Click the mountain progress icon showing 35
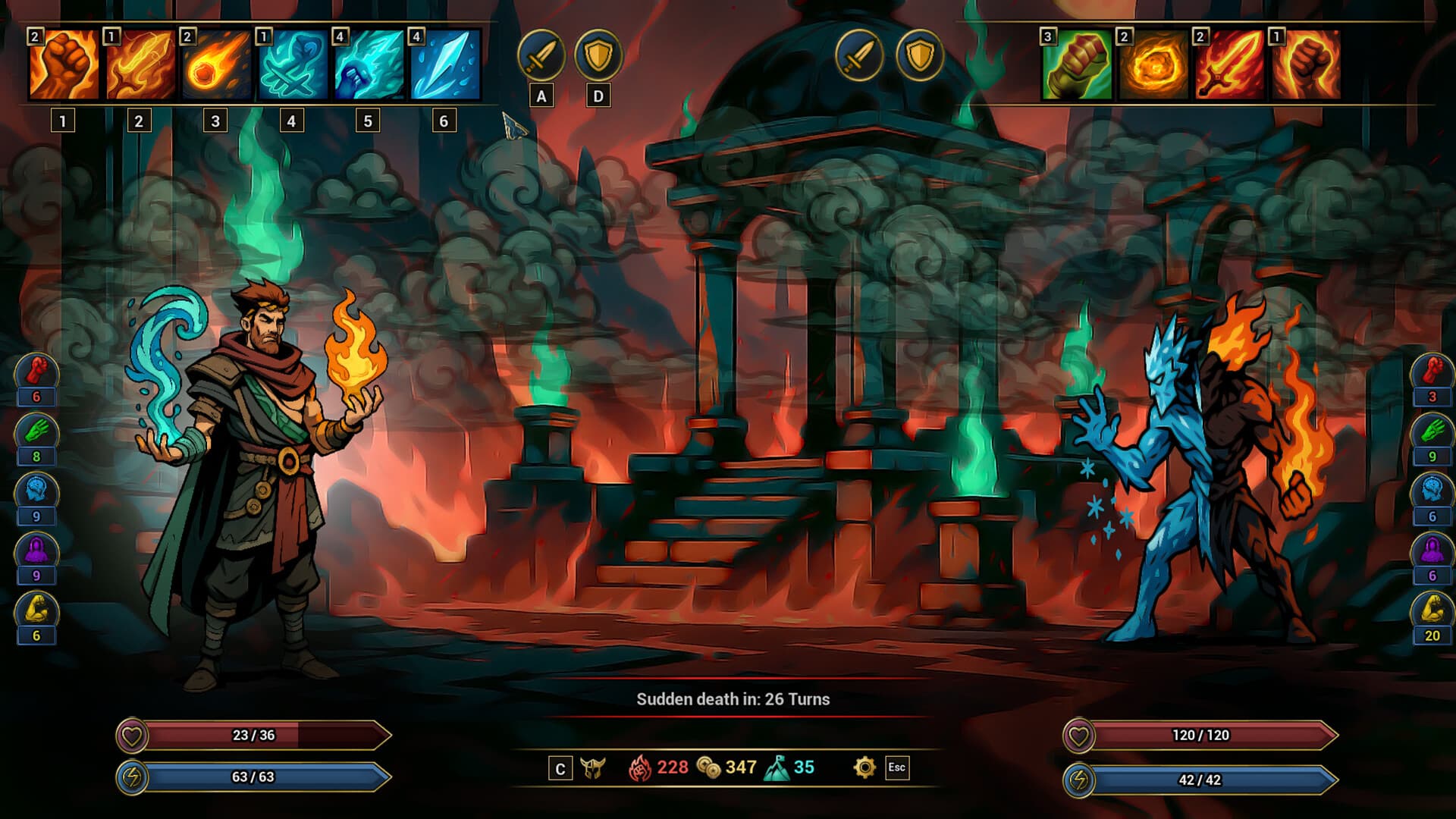The width and height of the screenshot is (1456, 819). 778,768
